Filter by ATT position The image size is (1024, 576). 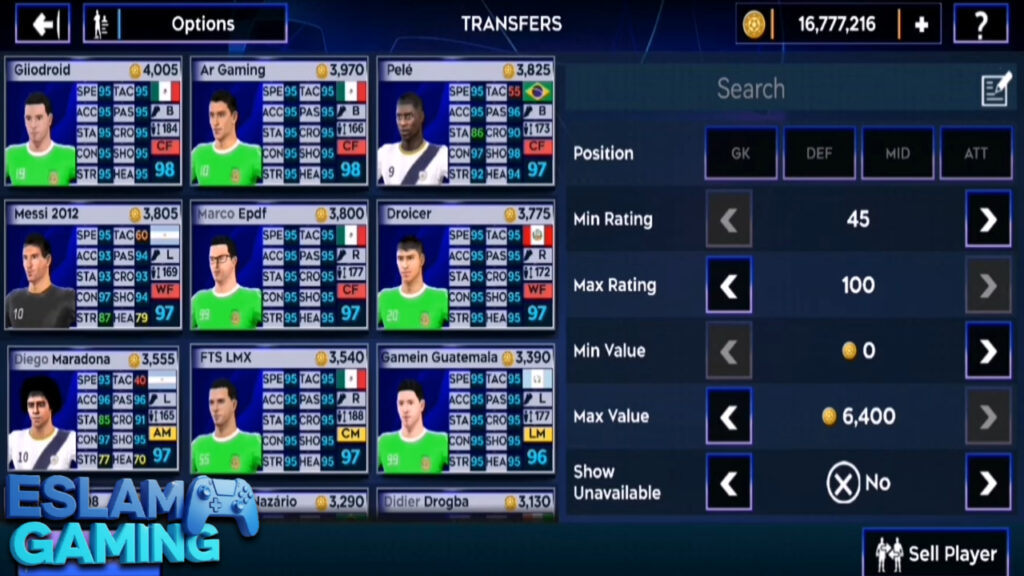click(975, 153)
